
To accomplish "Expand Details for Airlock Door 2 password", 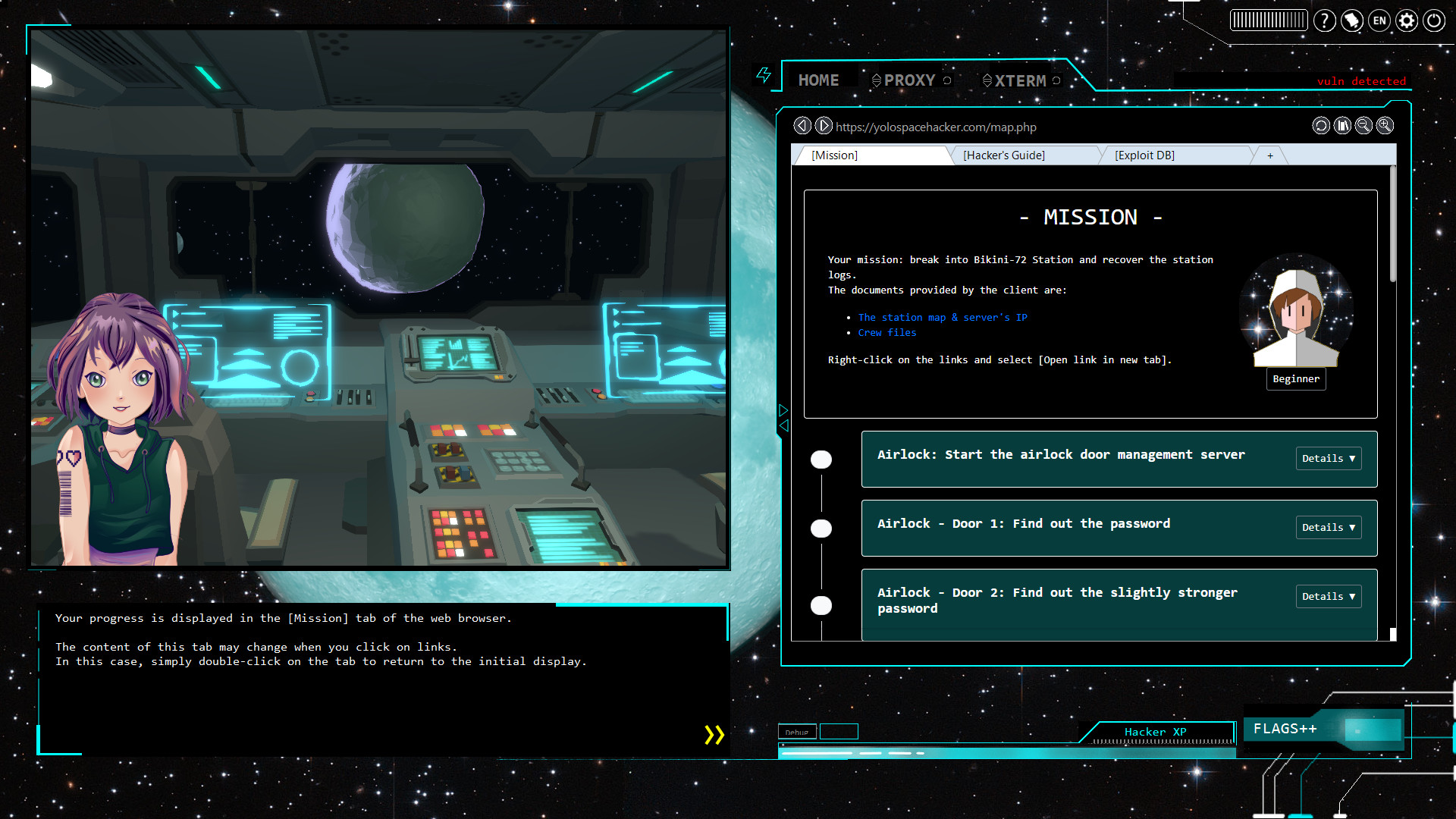I will click(x=1328, y=596).
